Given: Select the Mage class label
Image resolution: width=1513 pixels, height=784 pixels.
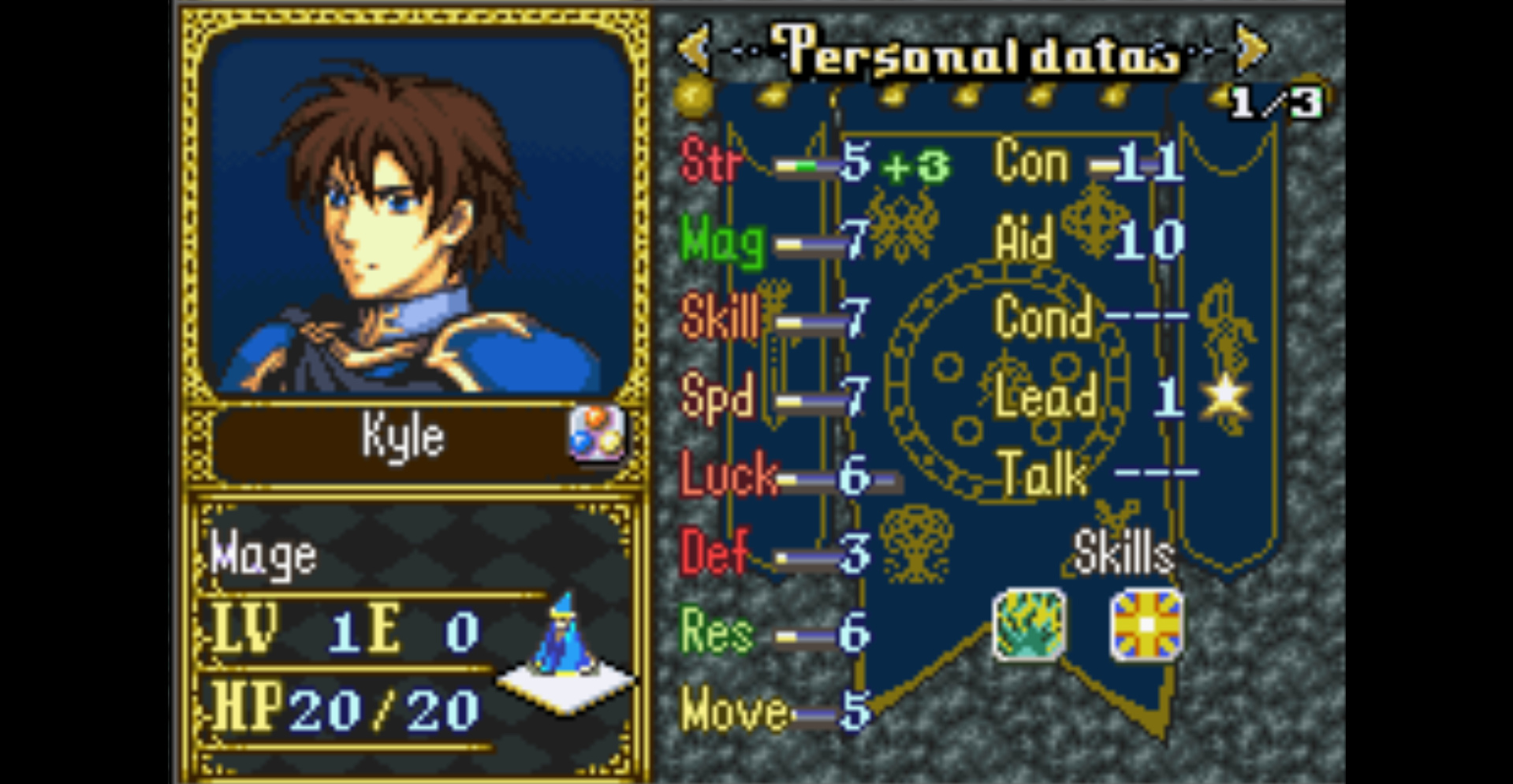Looking at the screenshot, I should tap(264, 556).
